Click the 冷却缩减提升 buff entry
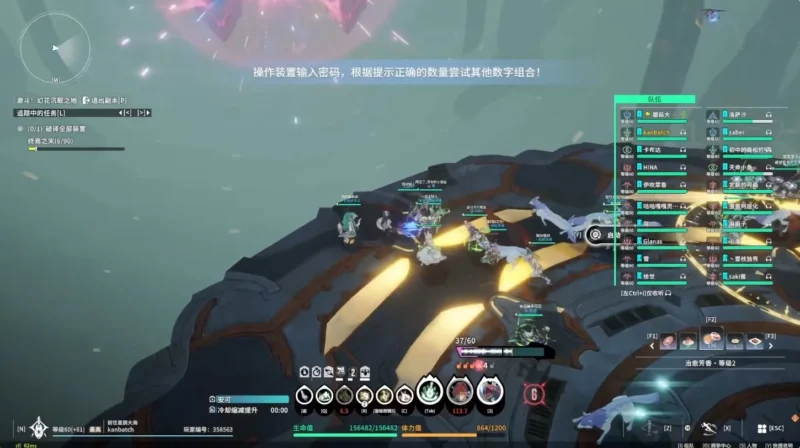This screenshot has height=448, width=800. click(x=237, y=410)
